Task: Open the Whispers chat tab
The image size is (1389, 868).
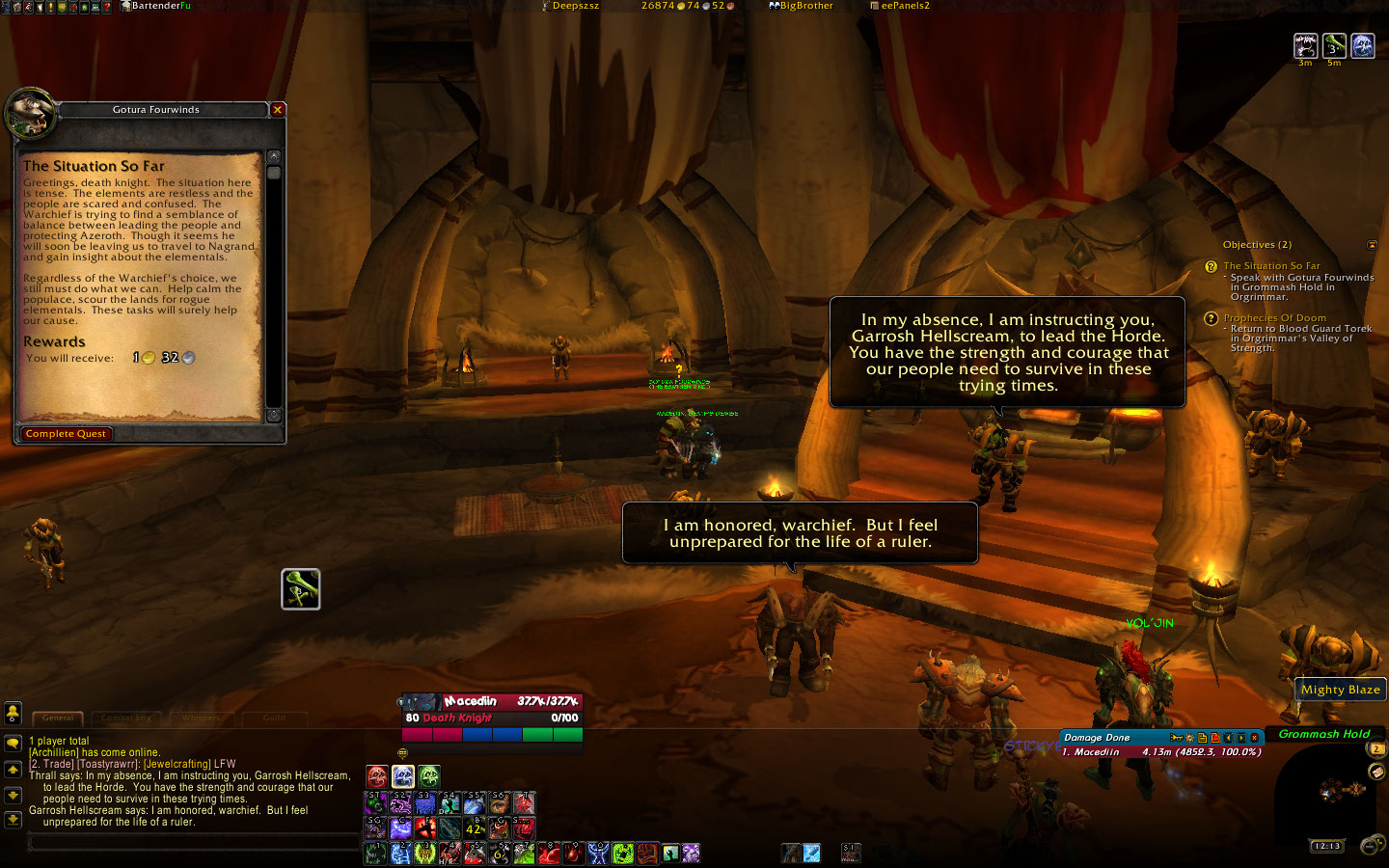Action: (x=201, y=718)
